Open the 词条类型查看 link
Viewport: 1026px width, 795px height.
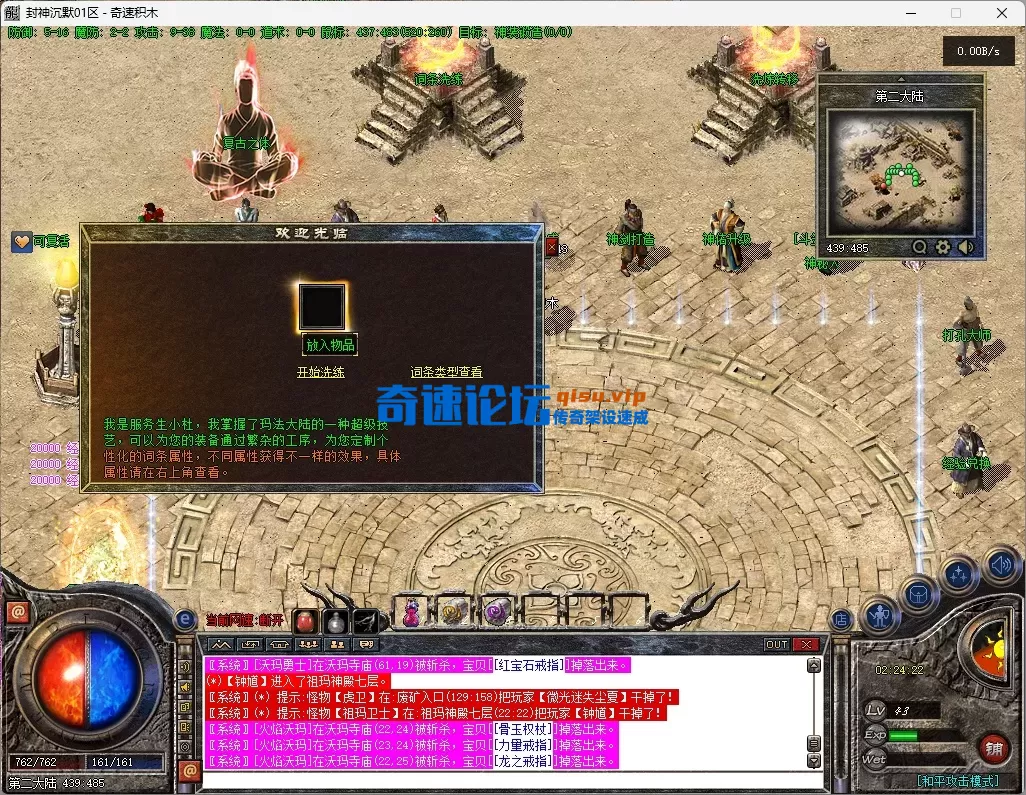click(x=446, y=372)
